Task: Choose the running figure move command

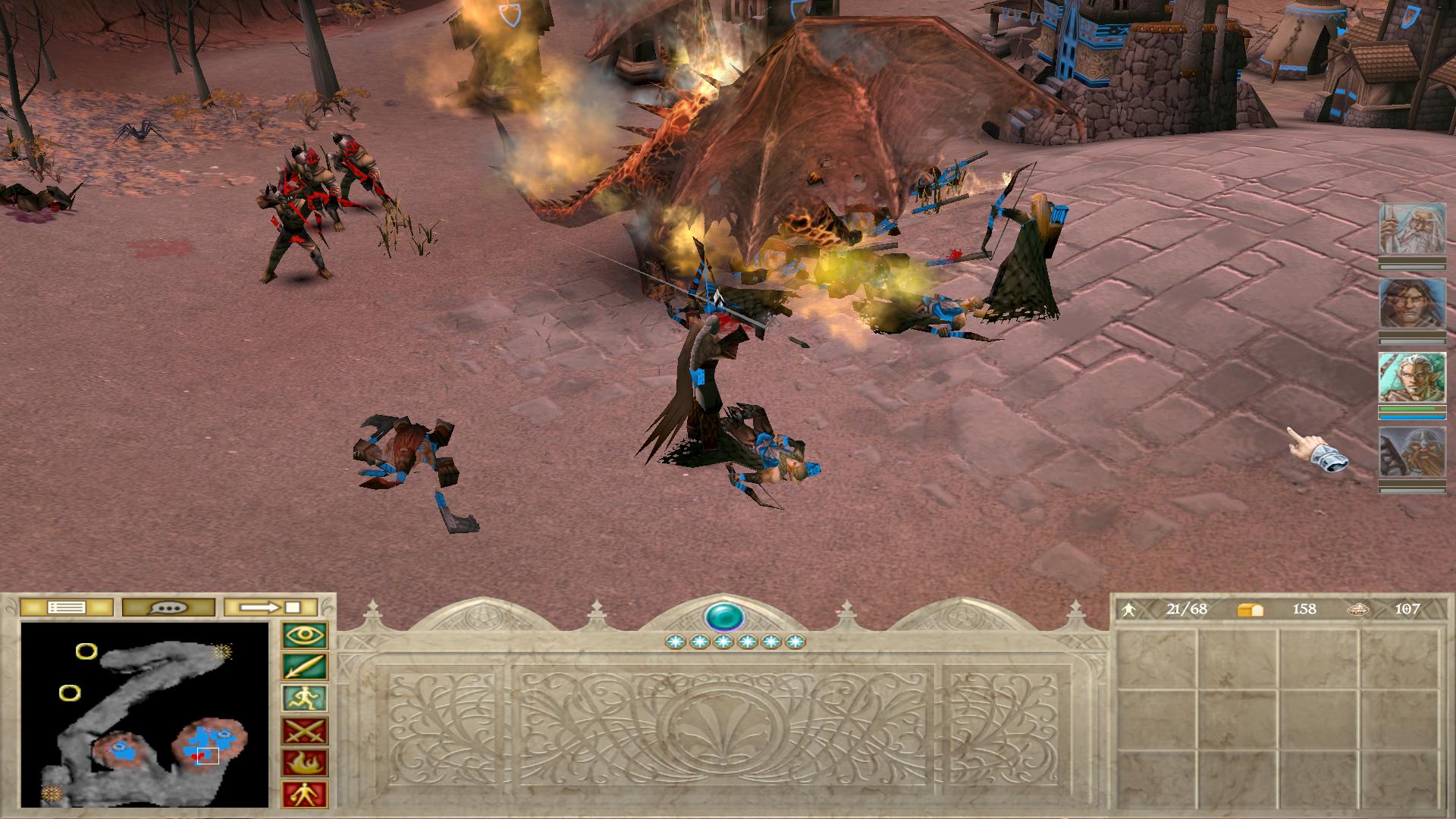Action: (x=305, y=699)
